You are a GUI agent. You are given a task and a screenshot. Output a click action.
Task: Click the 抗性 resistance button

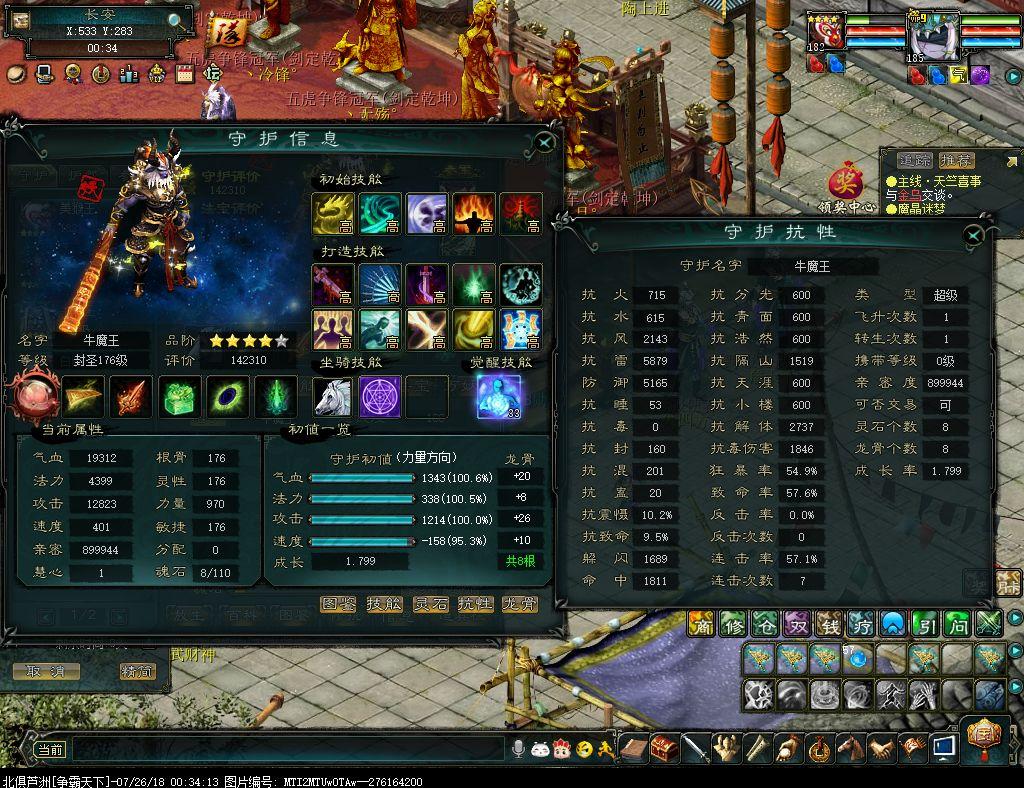(475, 604)
